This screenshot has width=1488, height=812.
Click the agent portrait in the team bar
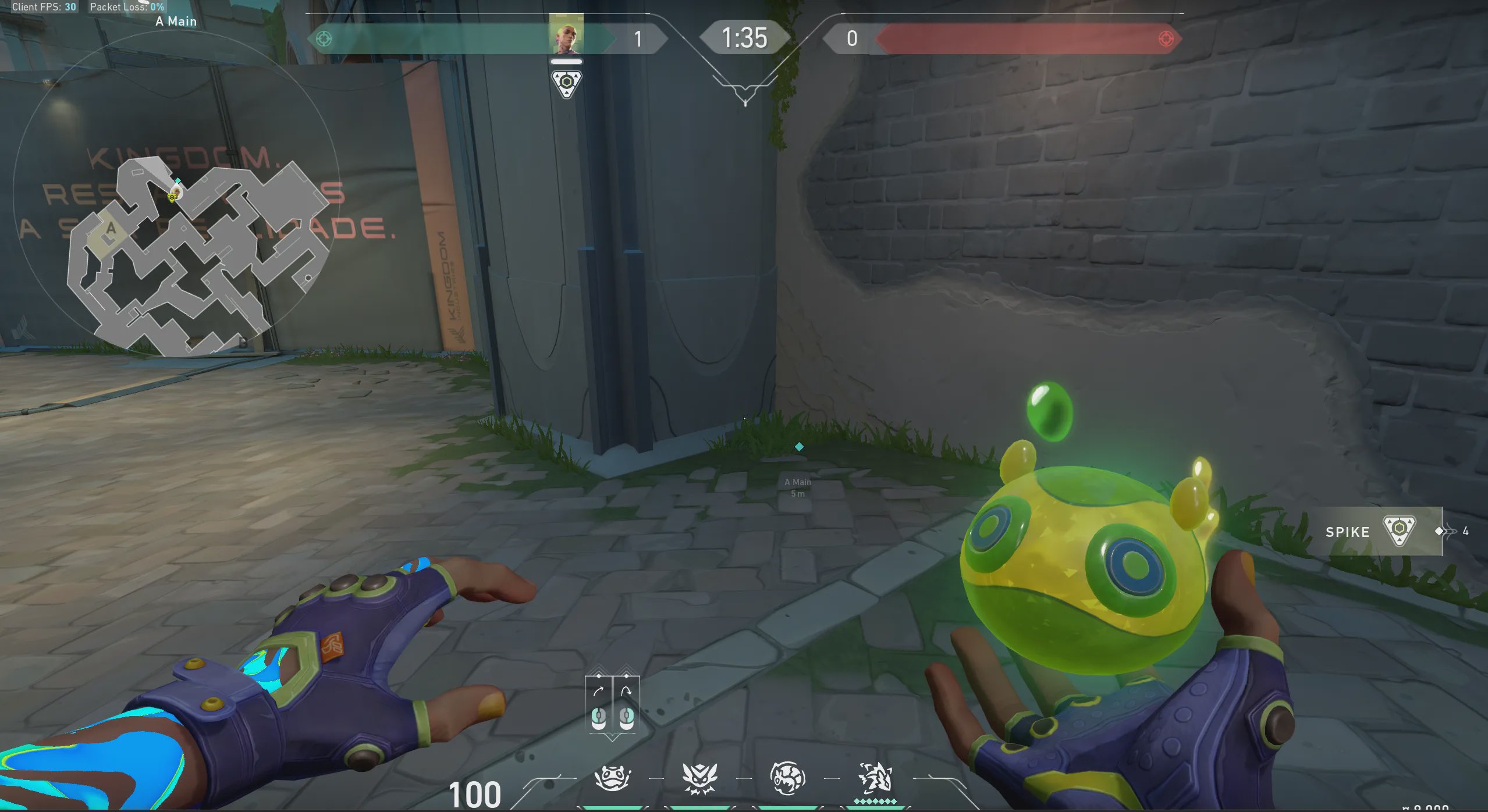pos(566,35)
